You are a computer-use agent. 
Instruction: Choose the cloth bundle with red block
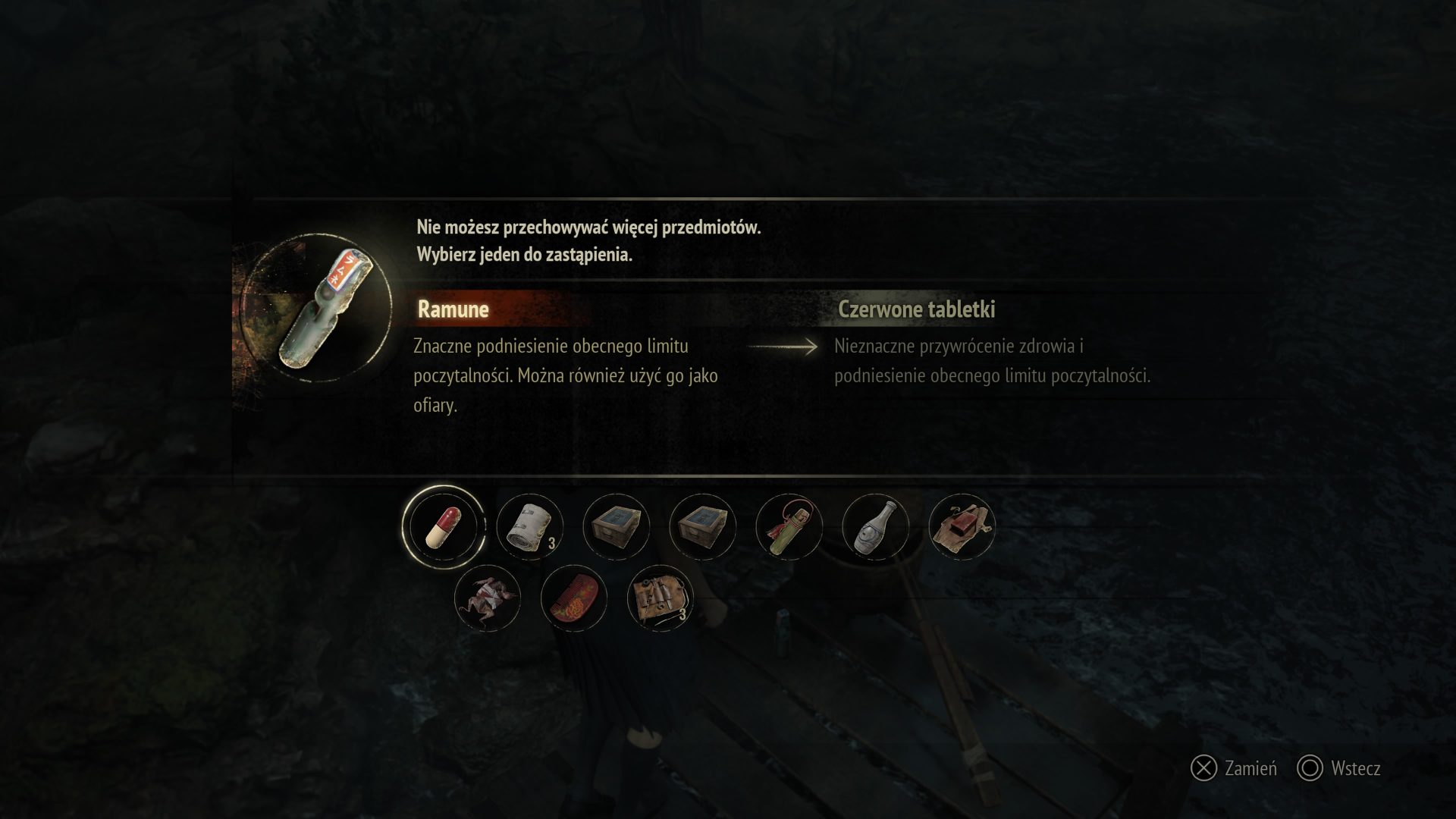[x=962, y=527]
